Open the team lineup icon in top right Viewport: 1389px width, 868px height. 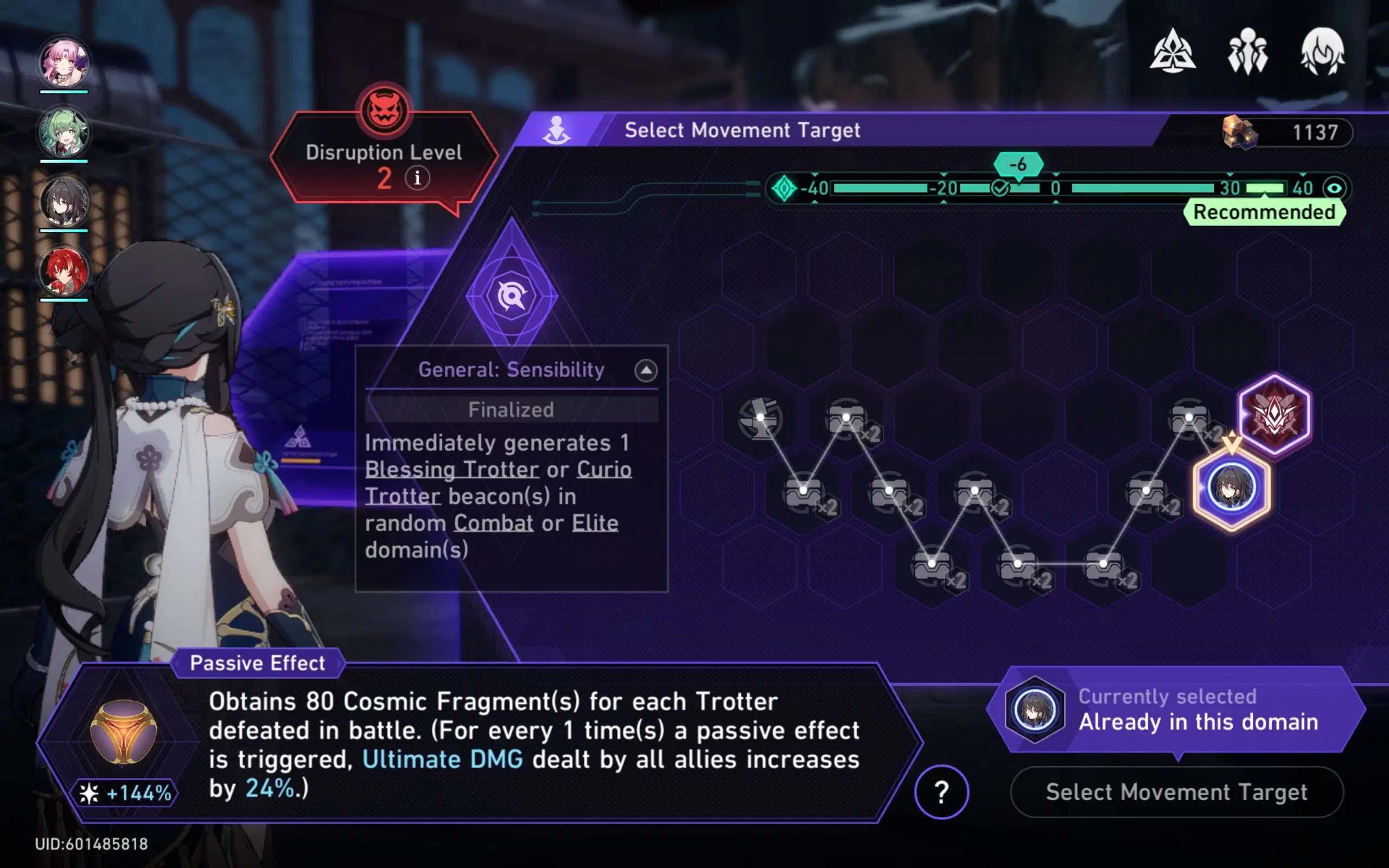(x=1250, y=53)
